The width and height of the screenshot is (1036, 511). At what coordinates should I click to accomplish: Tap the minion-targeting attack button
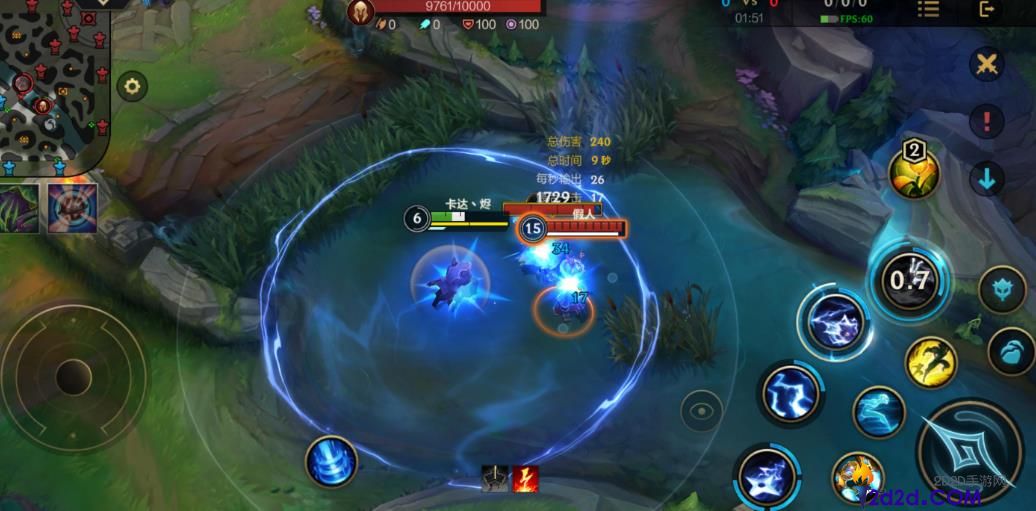pos(1011,352)
